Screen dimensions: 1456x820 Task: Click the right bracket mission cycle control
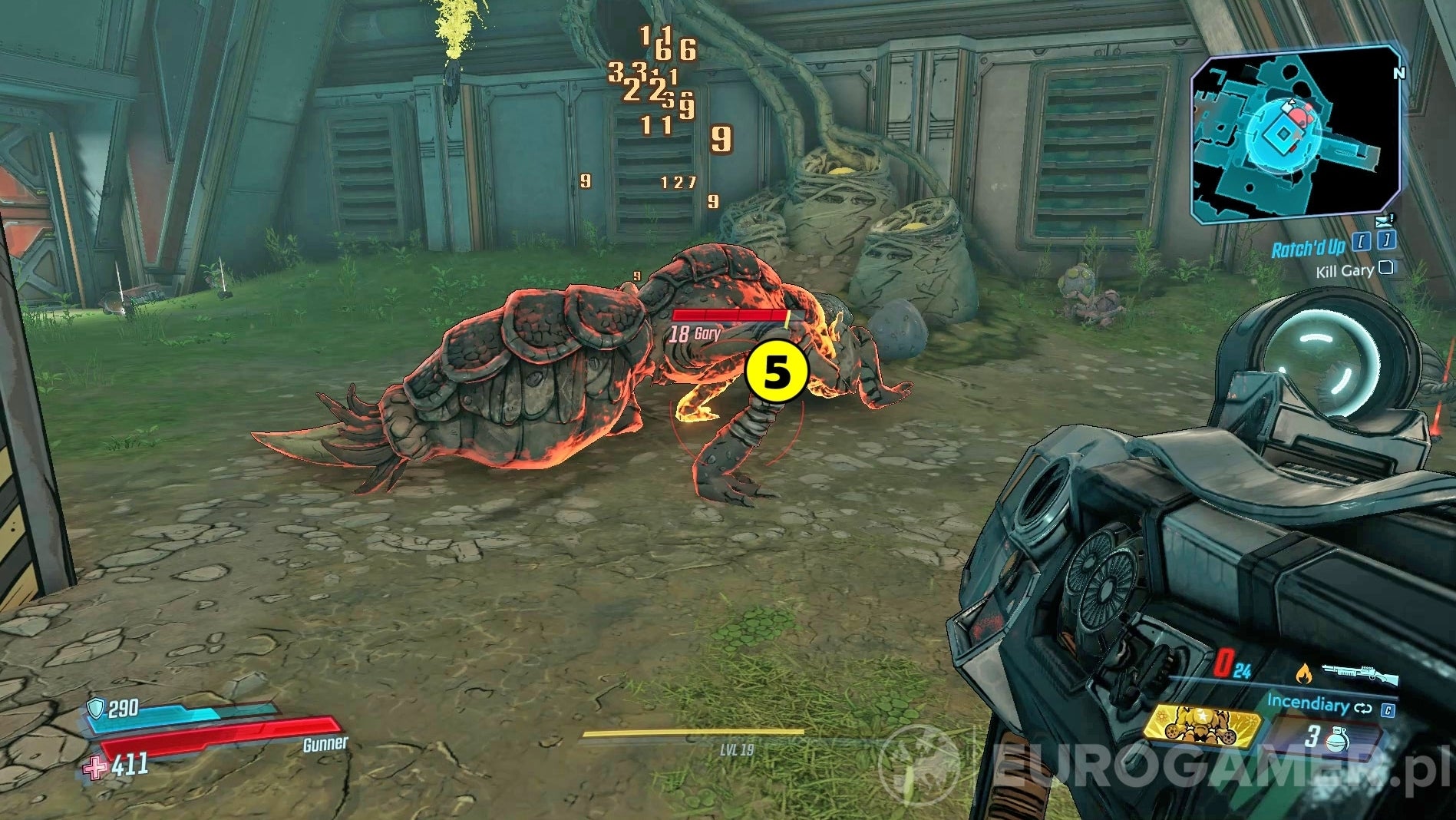pyautogui.click(x=1385, y=241)
